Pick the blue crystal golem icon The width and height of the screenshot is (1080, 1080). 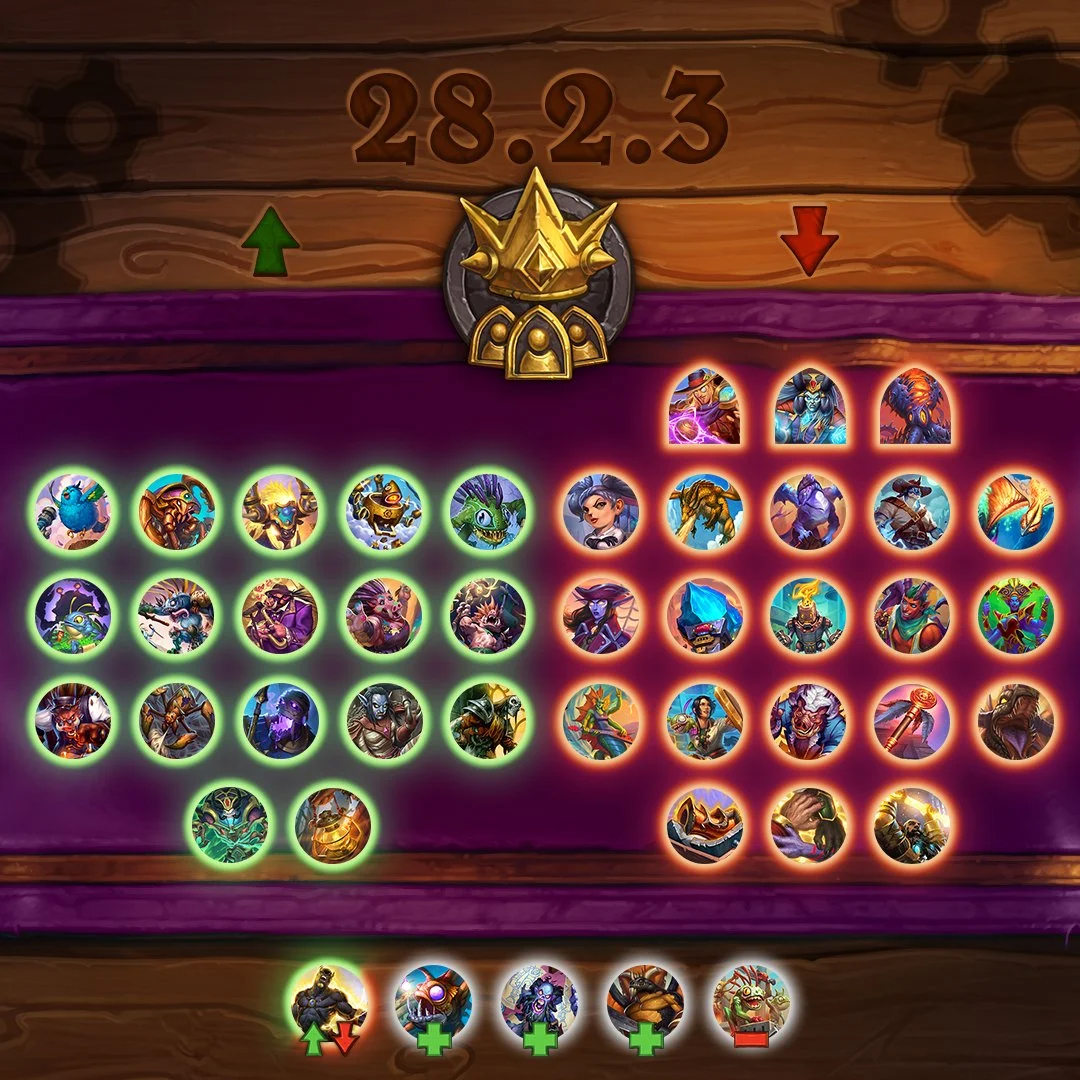coord(705,616)
